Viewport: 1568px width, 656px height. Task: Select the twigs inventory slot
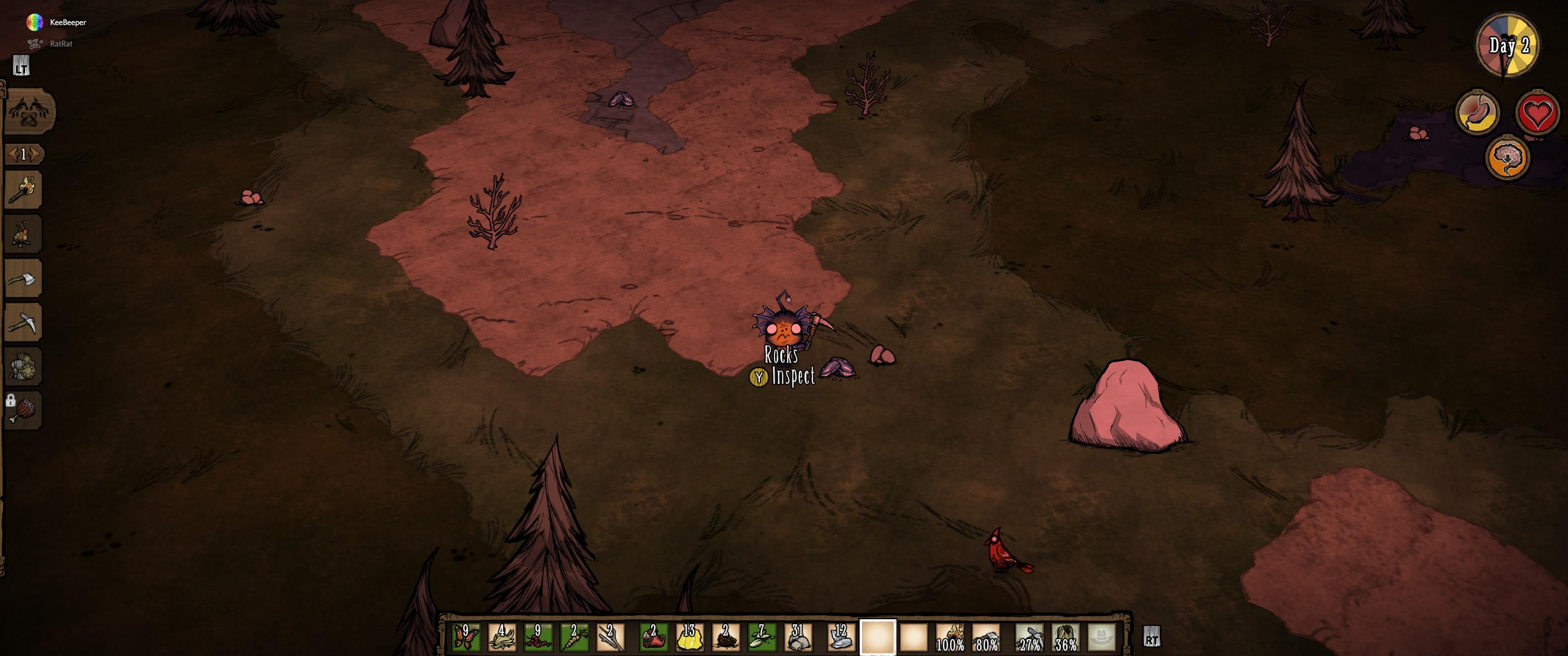(610, 637)
